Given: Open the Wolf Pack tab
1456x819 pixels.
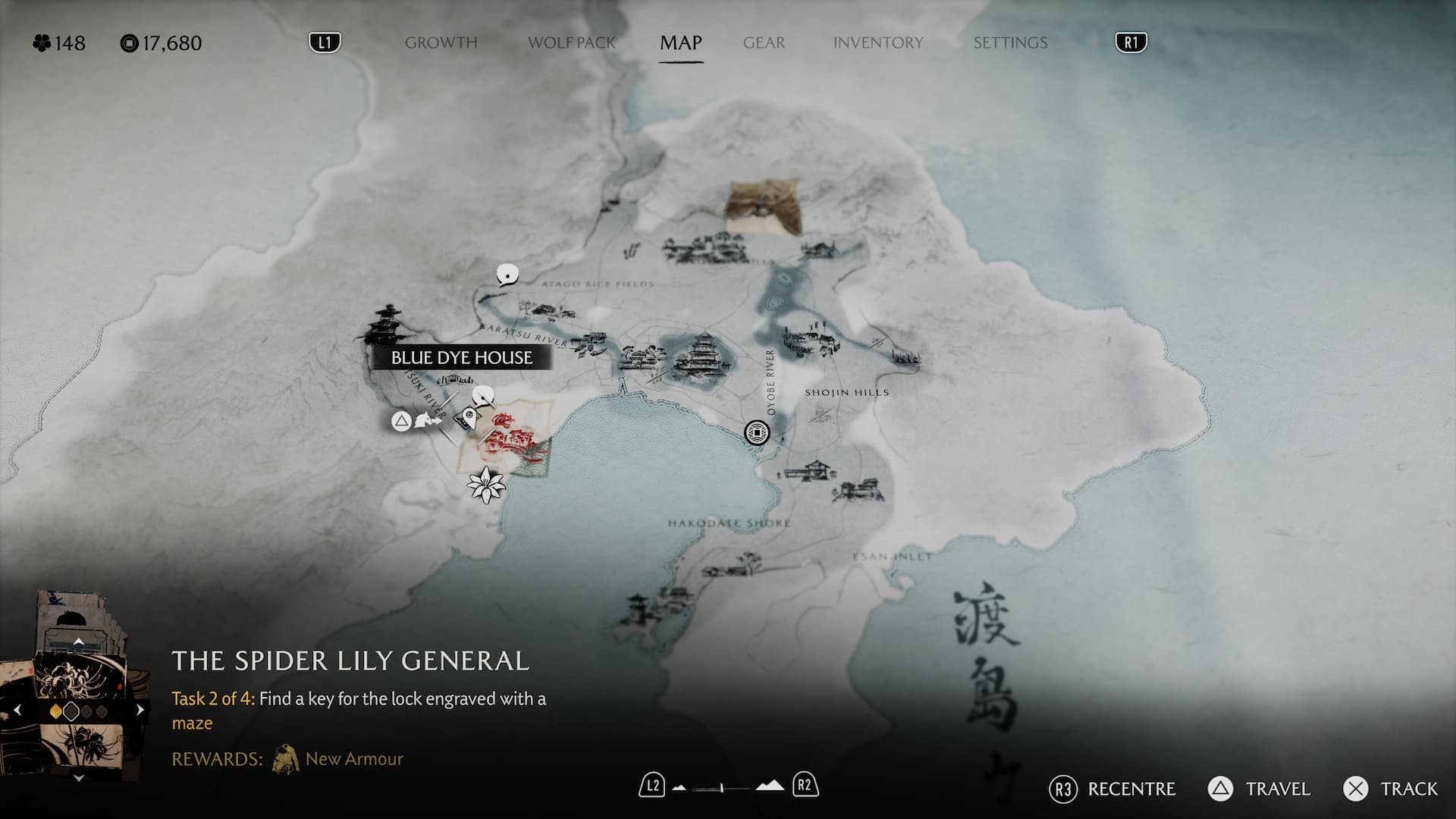Looking at the screenshot, I should pyautogui.click(x=572, y=43).
